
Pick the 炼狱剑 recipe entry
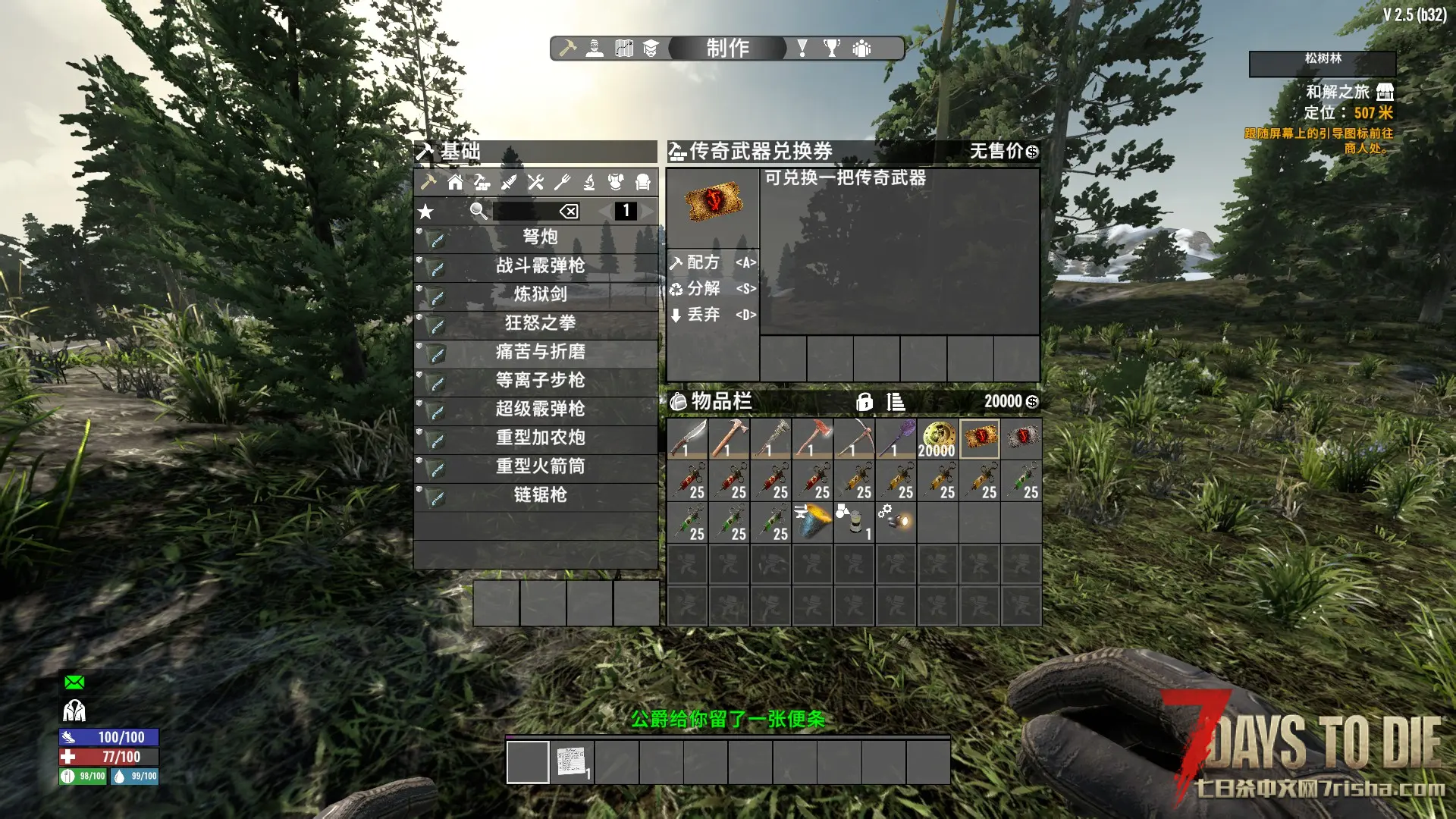pos(539,294)
